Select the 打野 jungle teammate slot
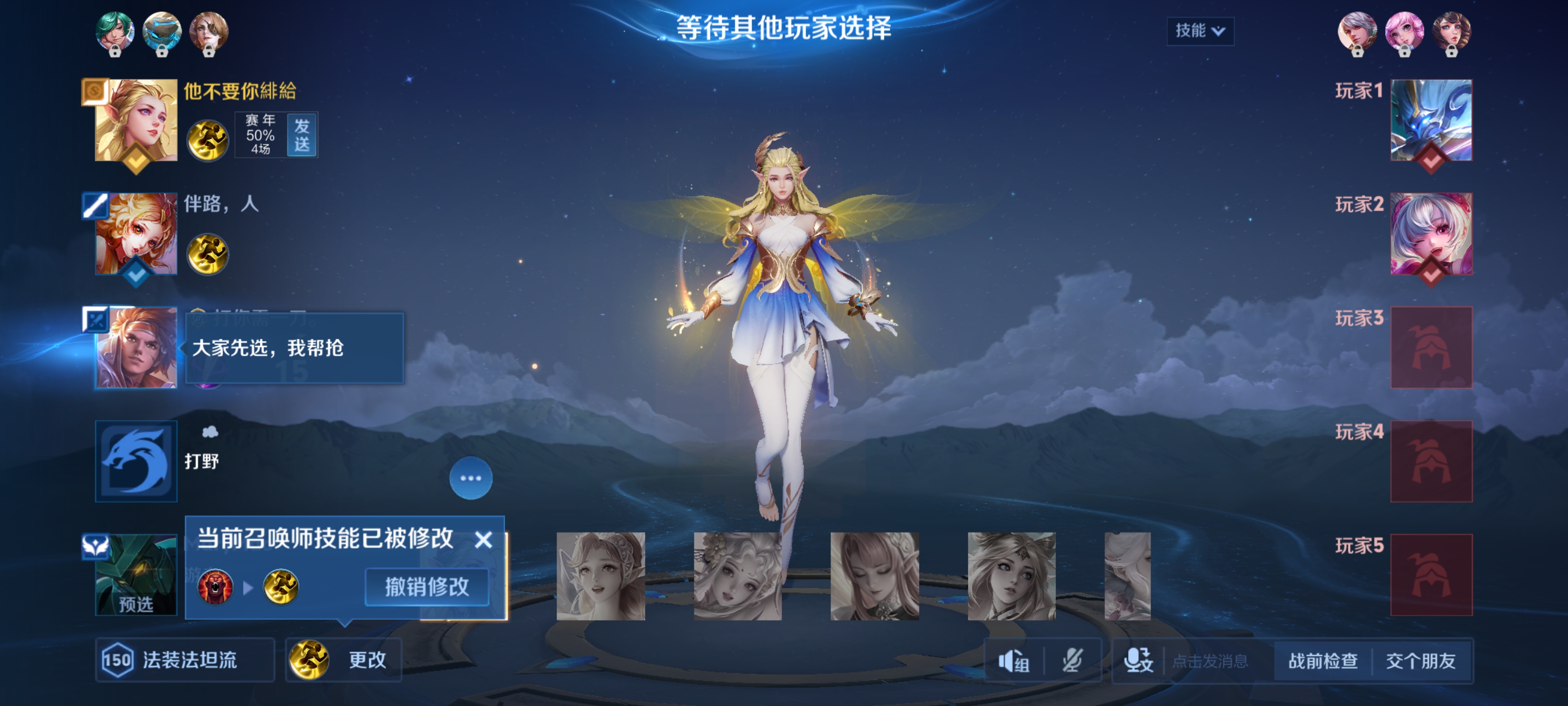The image size is (1568, 706). 136,461
